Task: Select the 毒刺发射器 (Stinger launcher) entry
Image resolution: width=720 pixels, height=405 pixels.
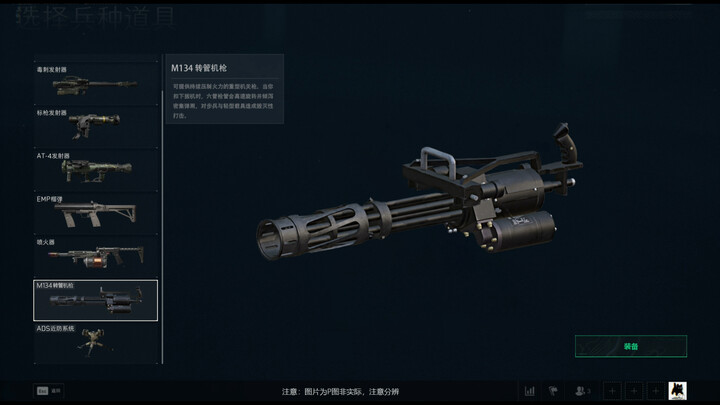Action: [95, 84]
